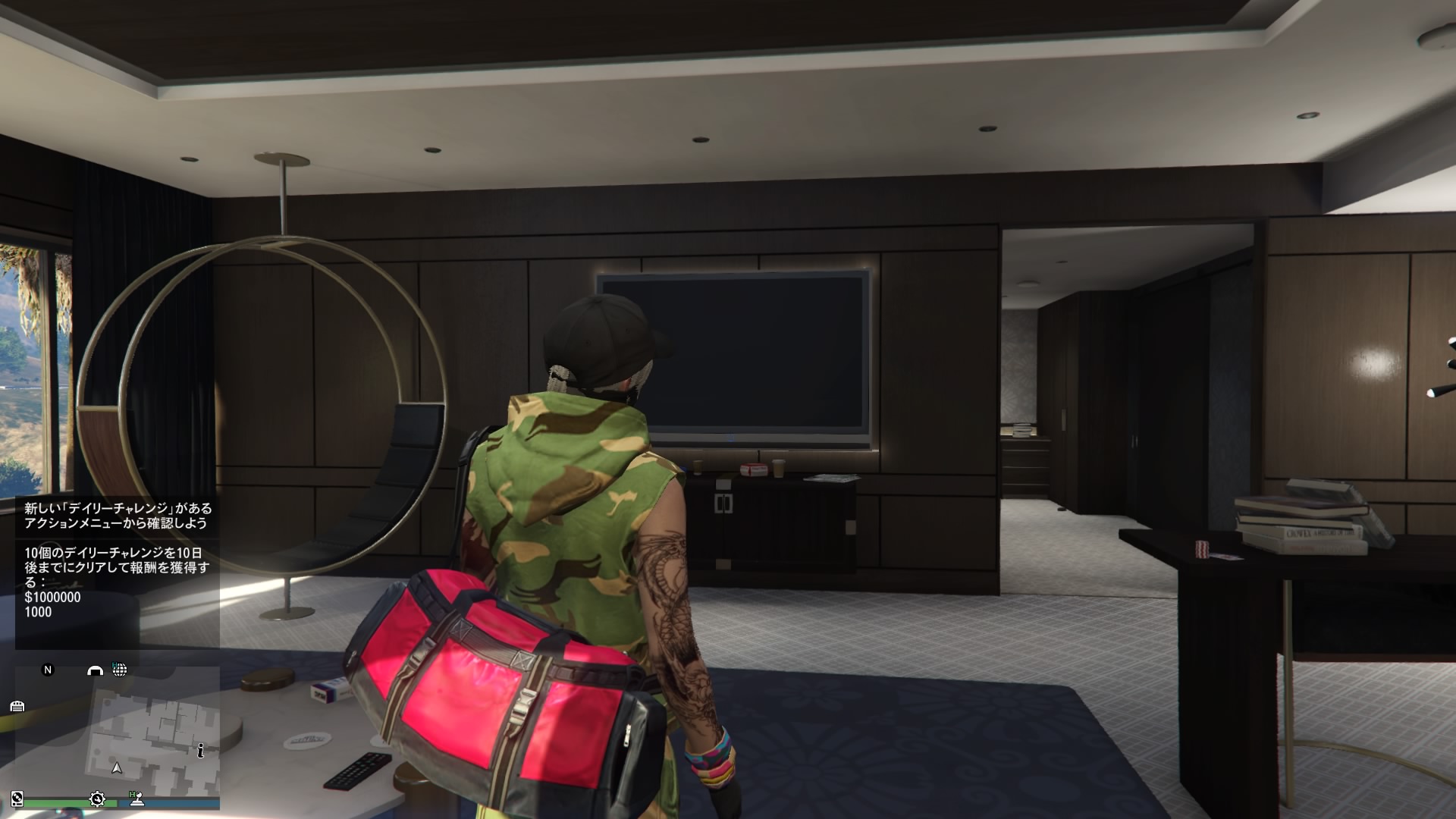The width and height of the screenshot is (1456, 819).
Task: Click the interior info 'i' icon on minimap
Action: click(x=201, y=751)
